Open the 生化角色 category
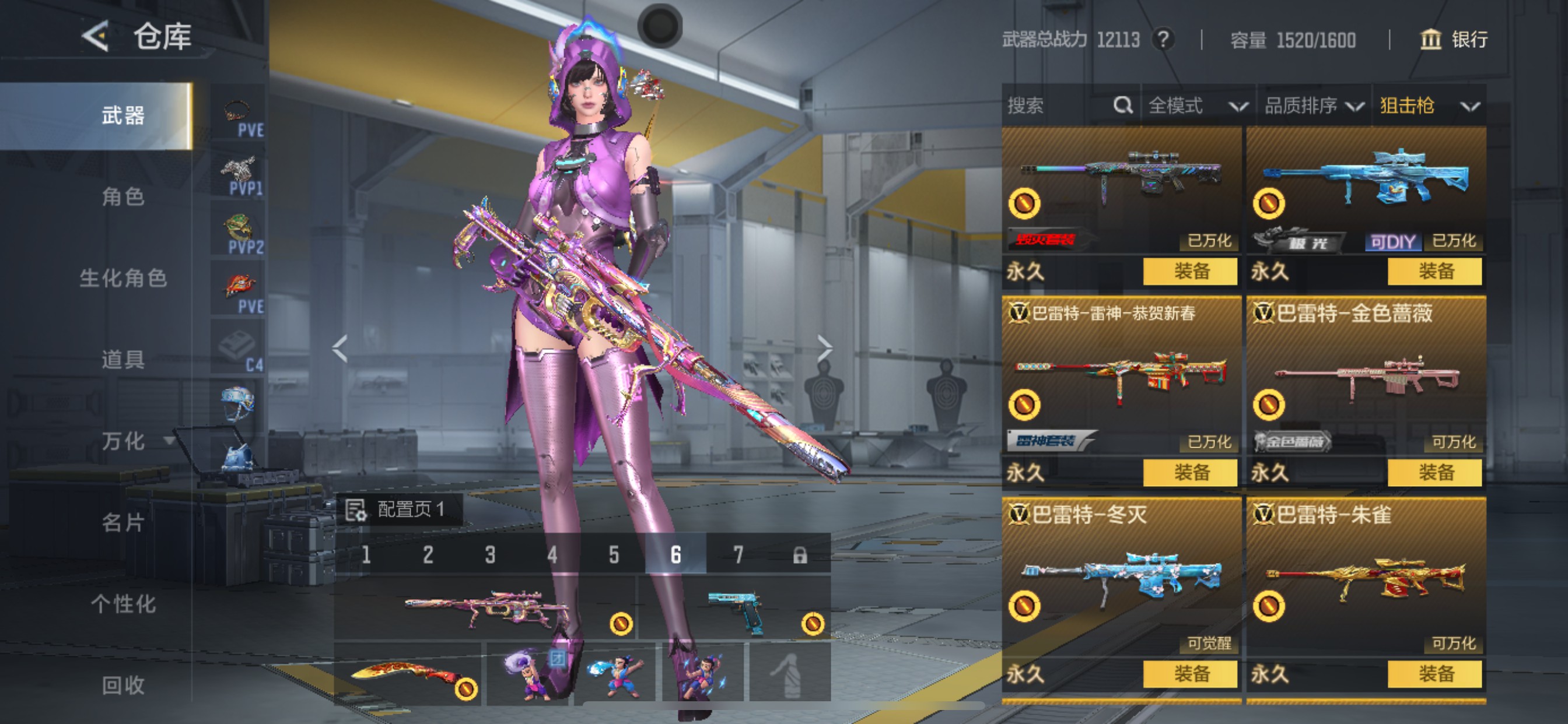This screenshot has height=724, width=1568. pyautogui.click(x=123, y=278)
